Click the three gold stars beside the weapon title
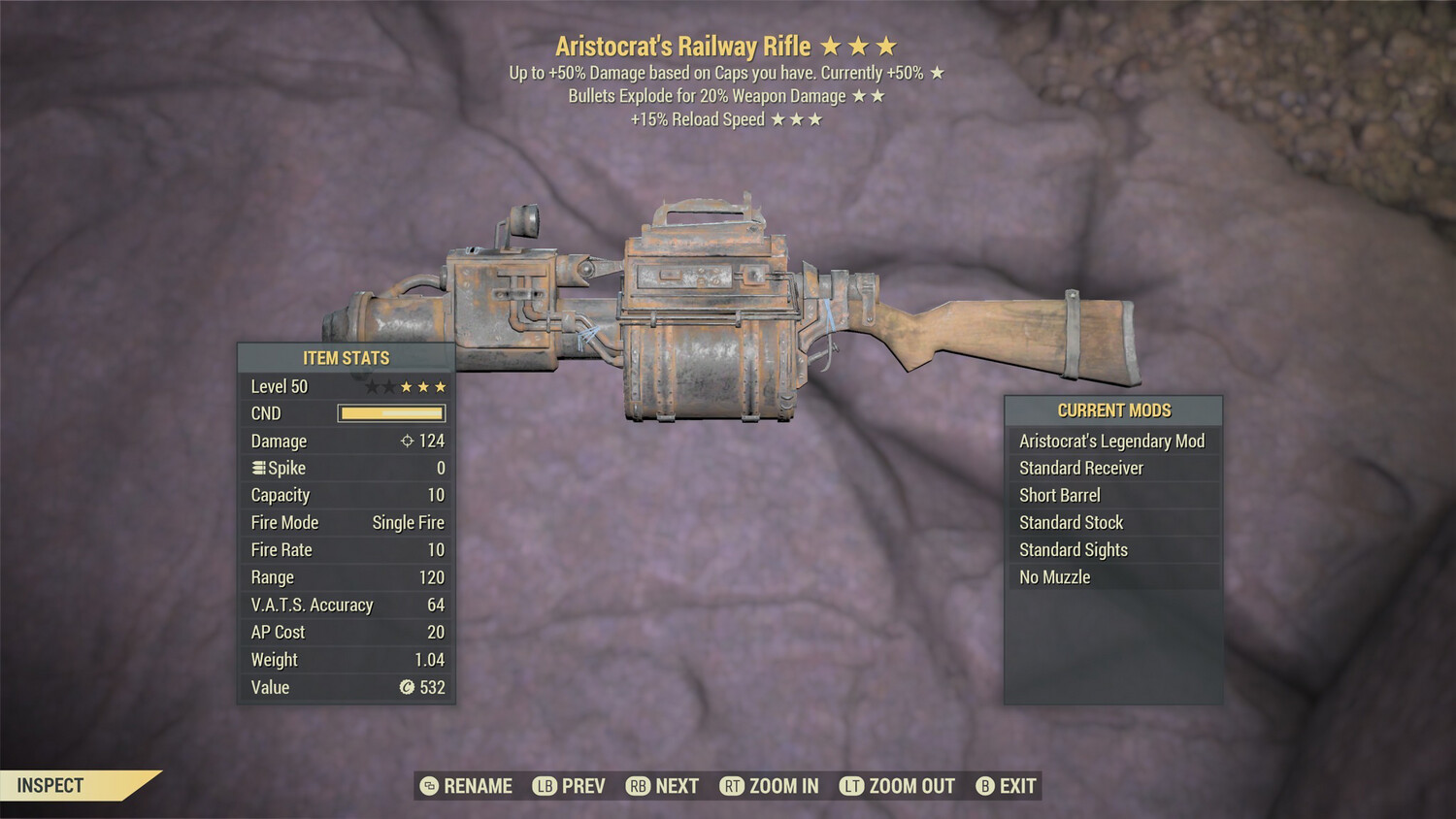The height and width of the screenshot is (819, 1456). click(860, 46)
